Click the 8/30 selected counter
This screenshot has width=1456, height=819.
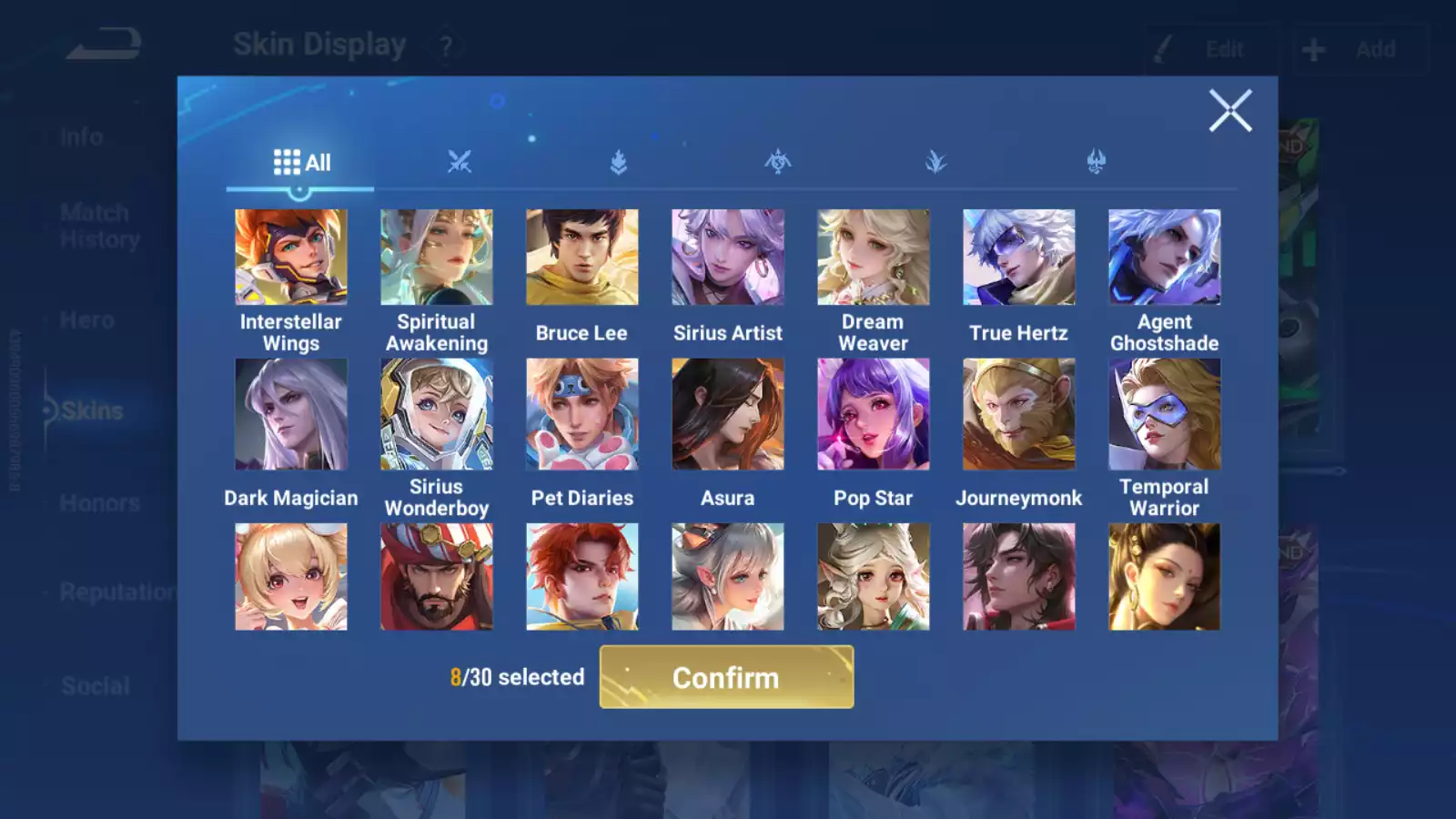517,677
